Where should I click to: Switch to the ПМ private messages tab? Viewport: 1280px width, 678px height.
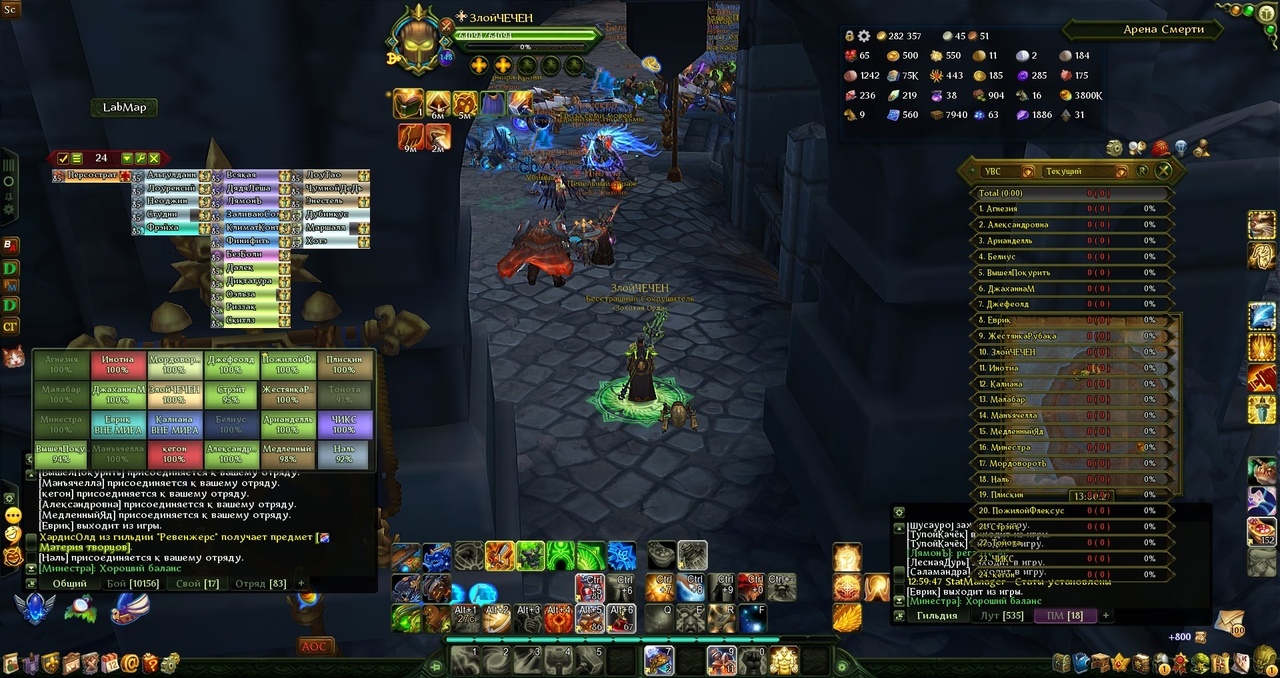[1063, 615]
